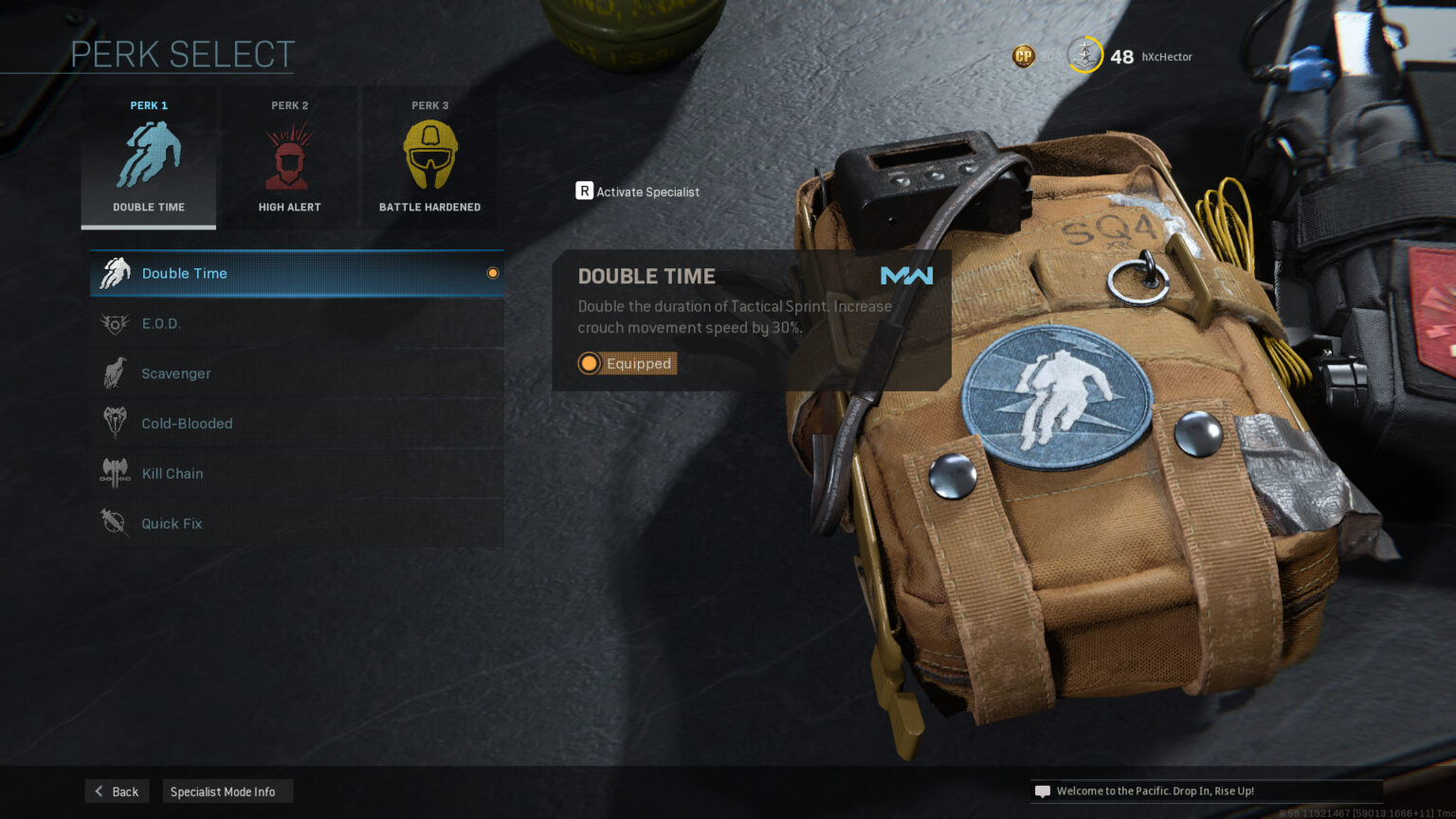Select the Perk 3 Battle Hardened tab

click(429, 158)
